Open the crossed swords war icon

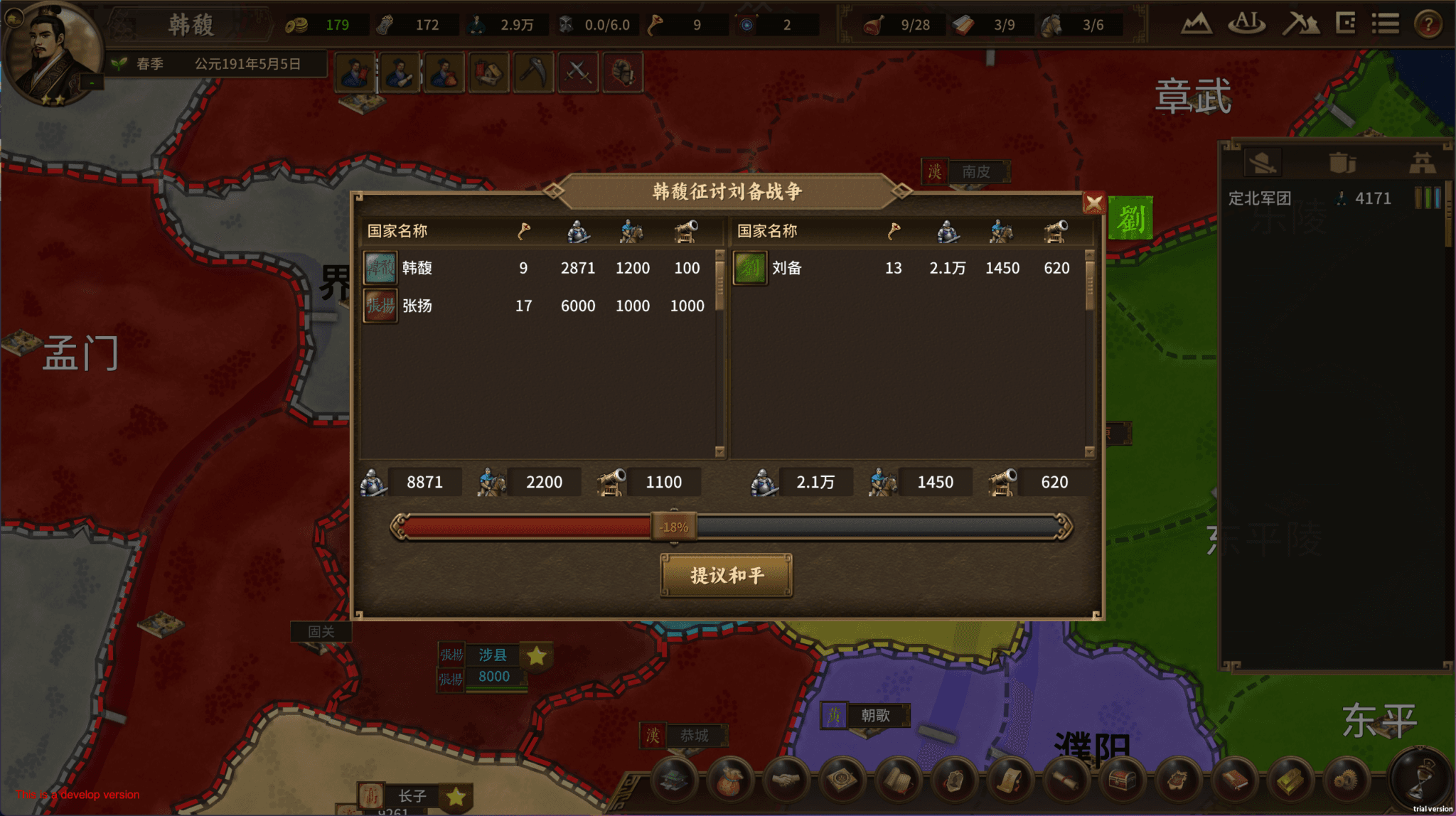(577, 71)
